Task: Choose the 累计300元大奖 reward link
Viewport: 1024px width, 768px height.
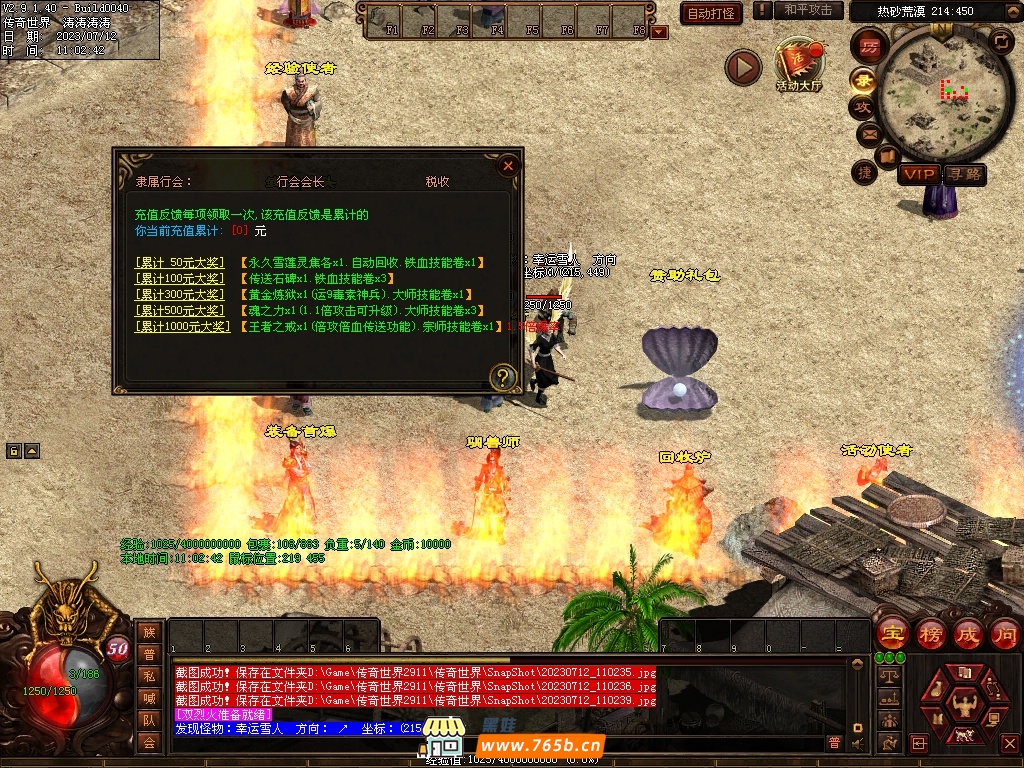Action: click(180, 294)
